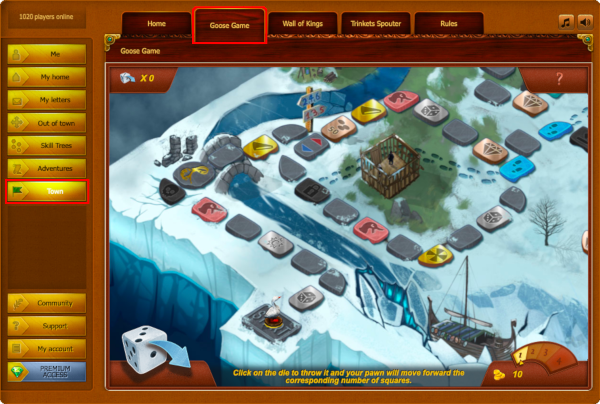Open the Support page

(x=47, y=326)
